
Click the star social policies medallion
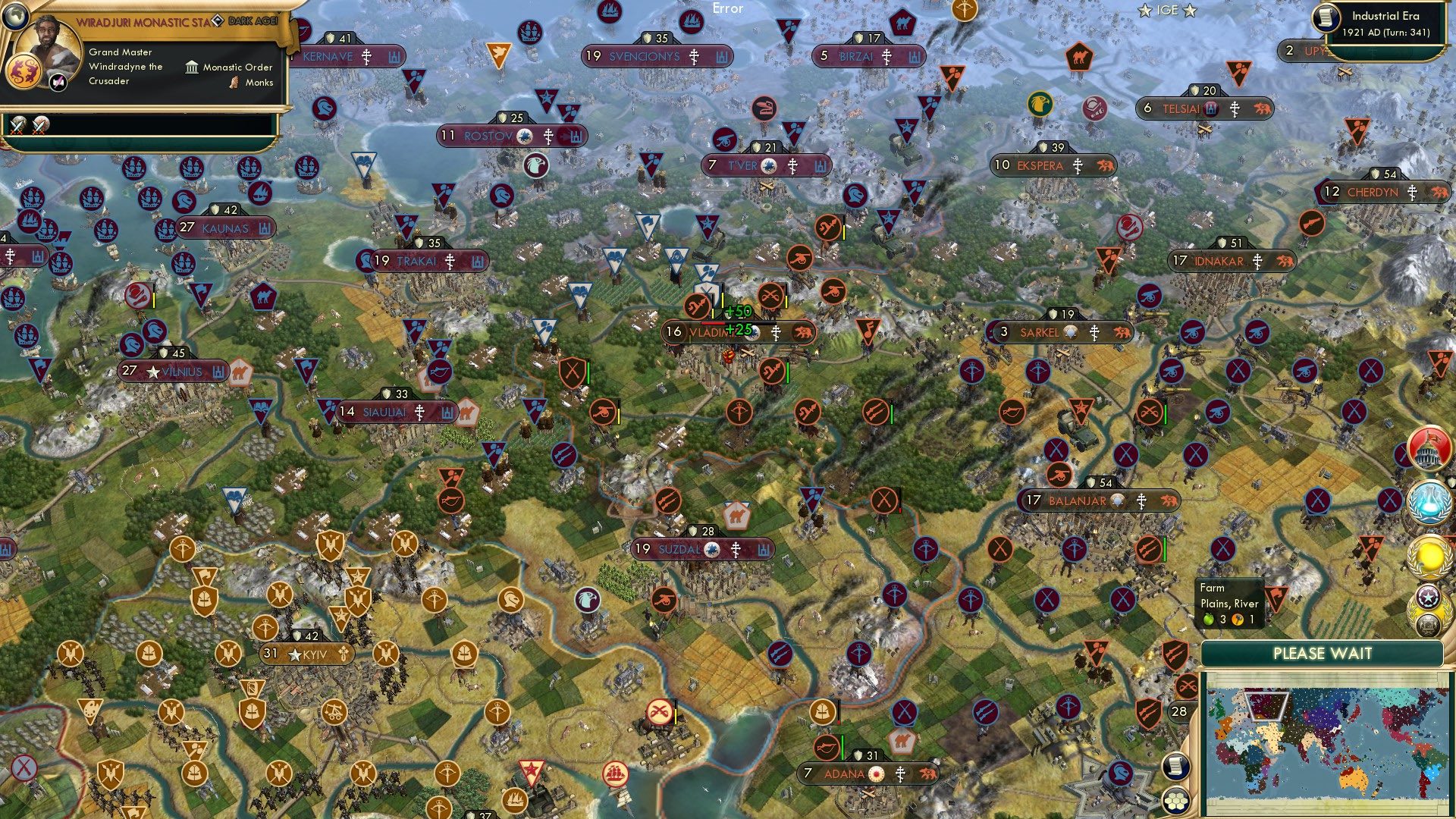[x=1429, y=598]
